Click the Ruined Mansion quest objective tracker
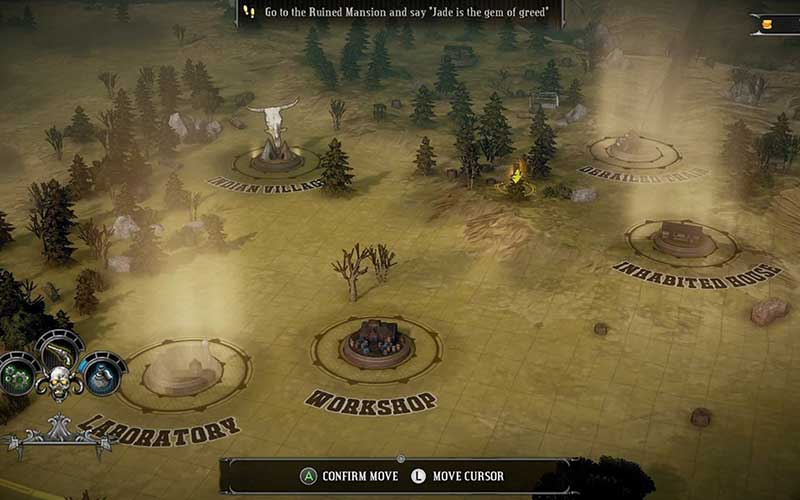 (x=400, y=12)
